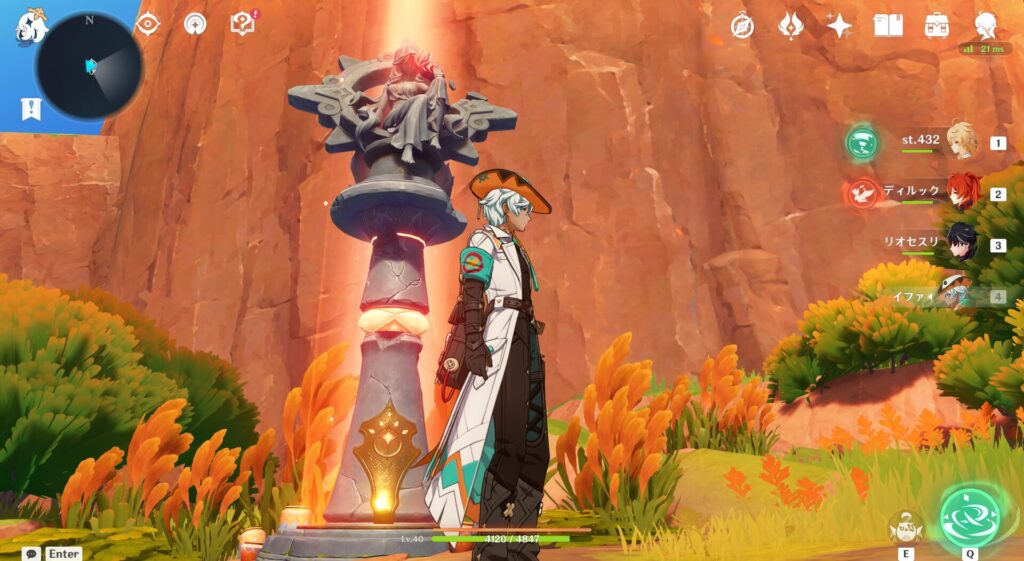
Task: Open the character profile head icon
Action: (986, 26)
